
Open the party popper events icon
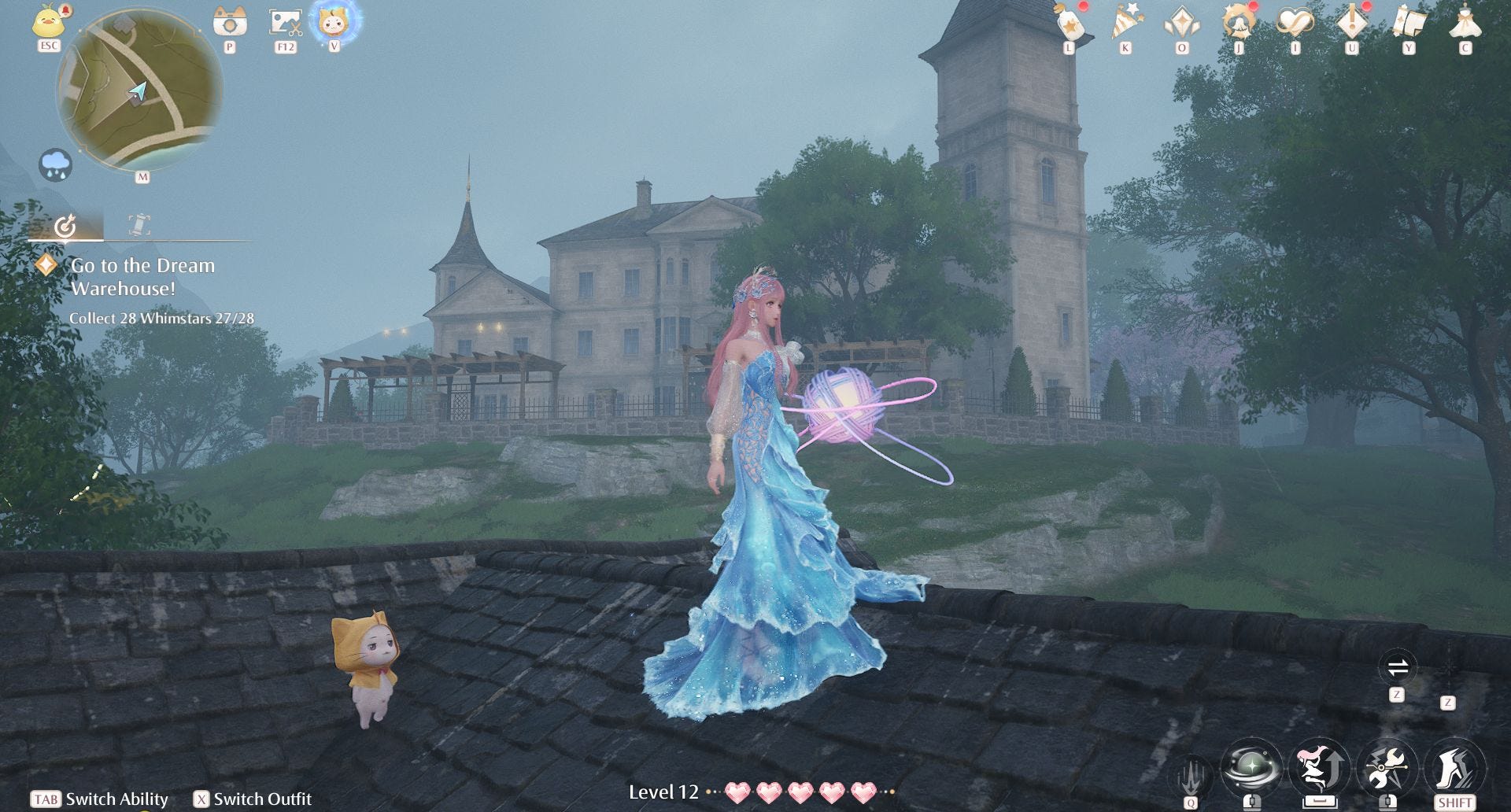point(1125,23)
